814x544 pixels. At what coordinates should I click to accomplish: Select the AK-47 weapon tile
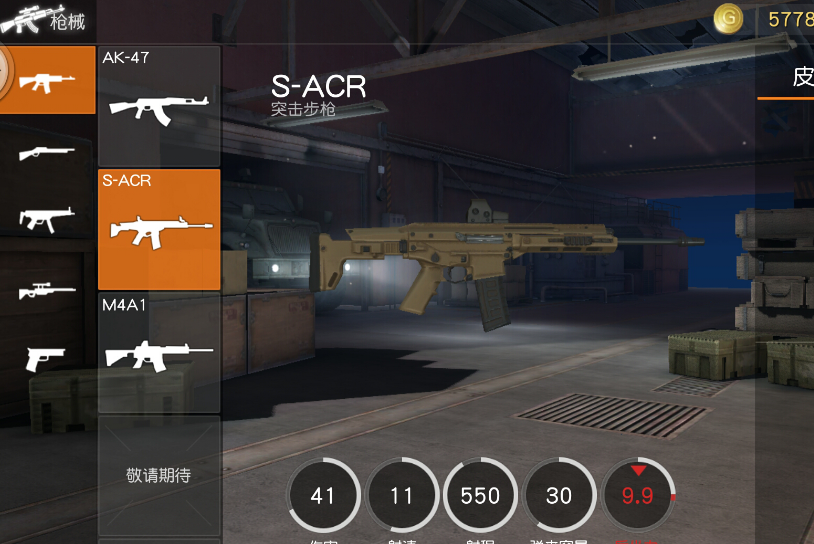[158, 105]
